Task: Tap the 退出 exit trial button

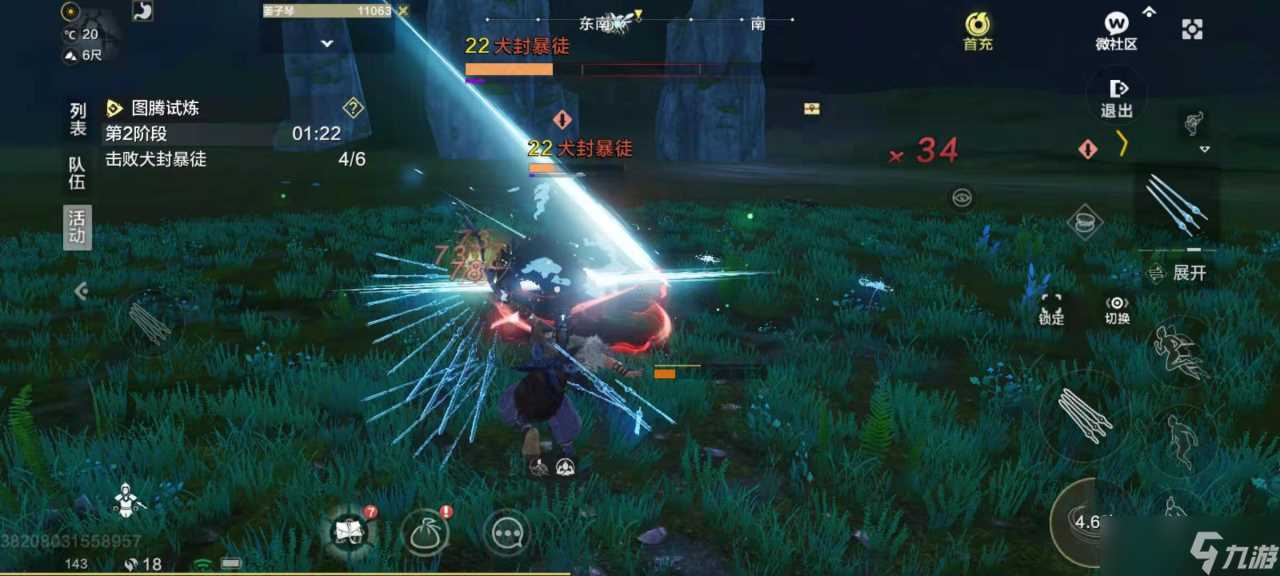Action: coord(1117,97)
